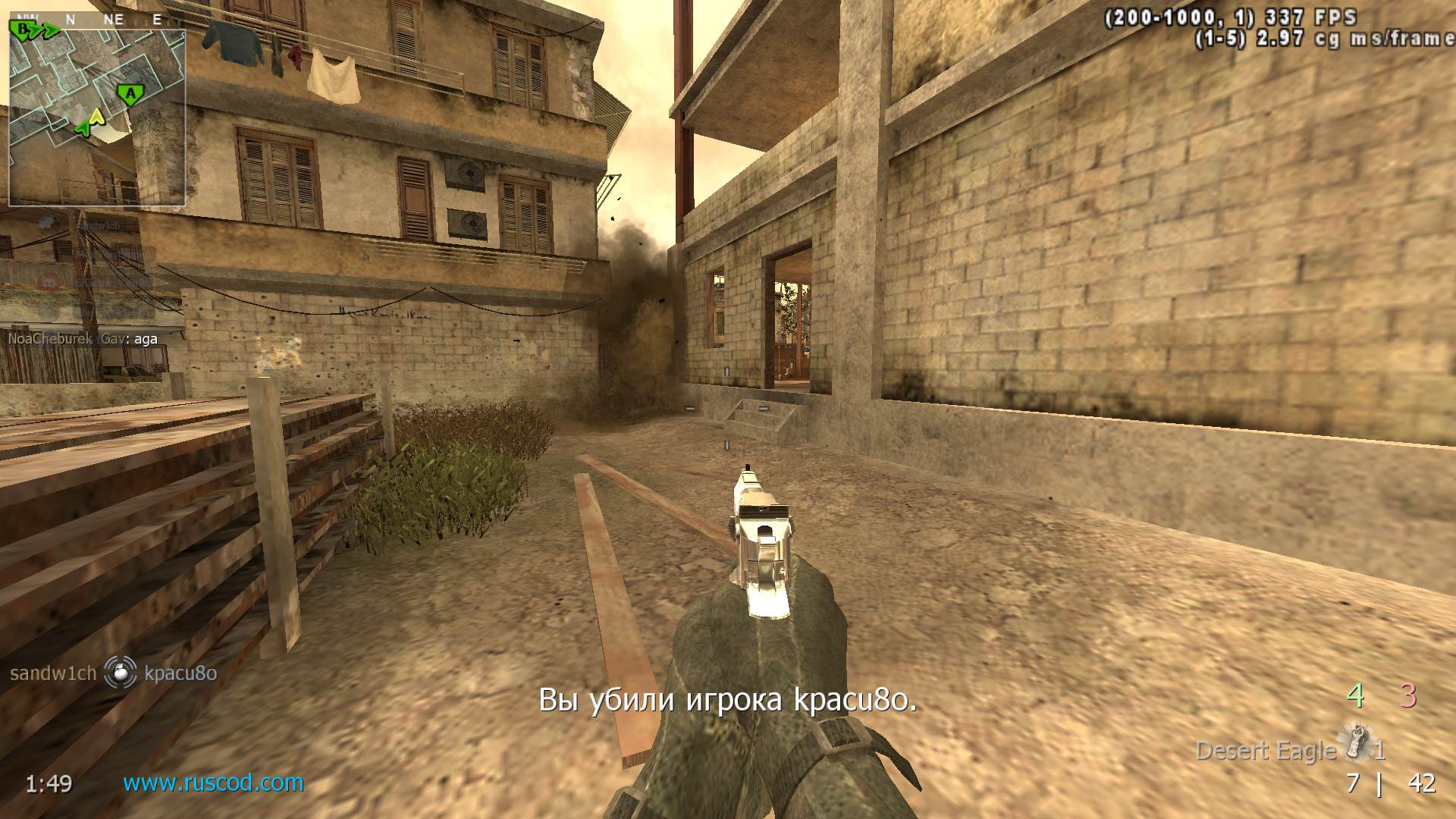This screenshot has width=1456, height=819.
Task: Select objective A marker on the minimap
Action: pos(130,95)
